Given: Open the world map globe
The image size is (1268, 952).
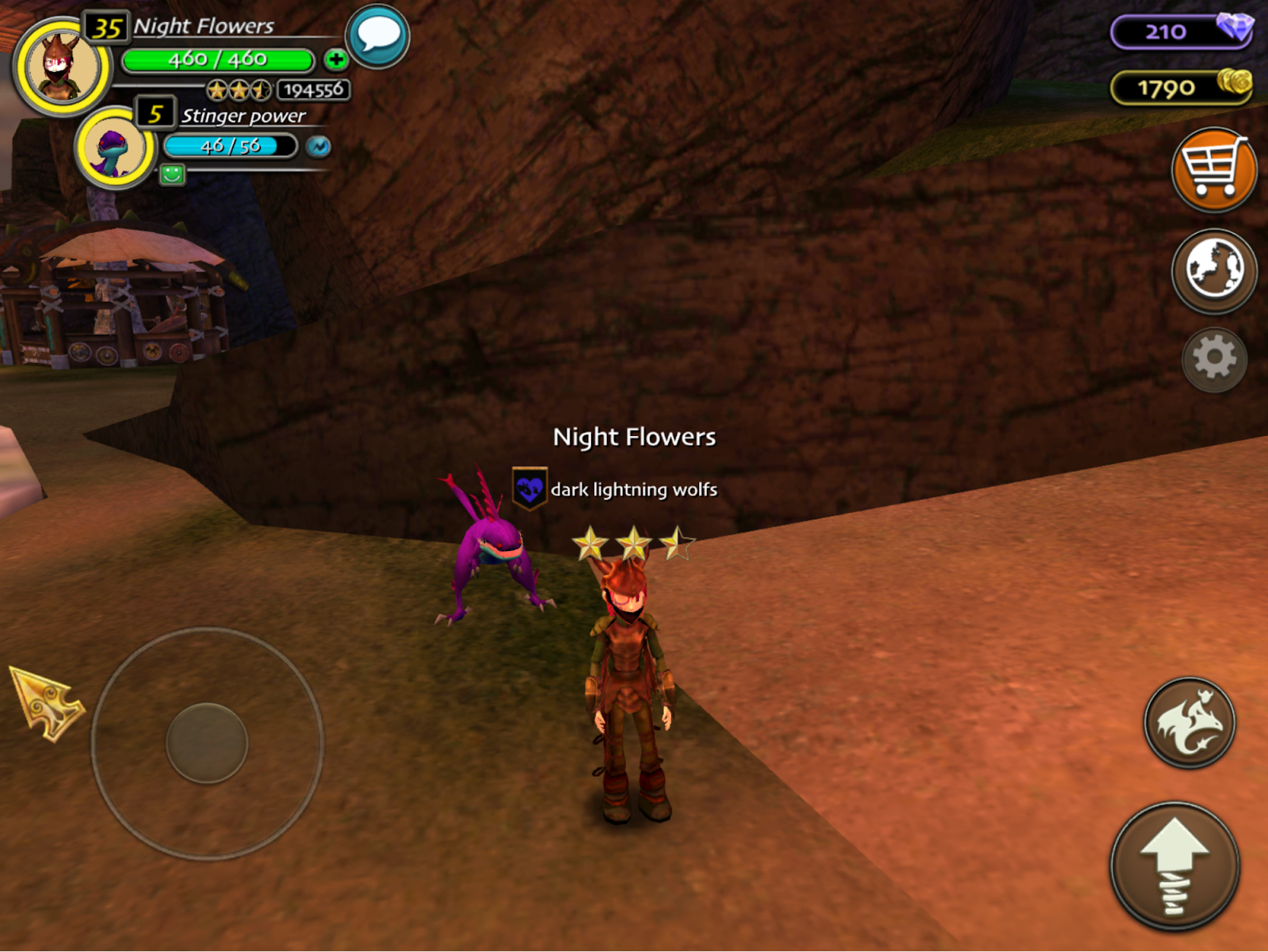Looking at the screenshot, I should tap(1213, 270).
